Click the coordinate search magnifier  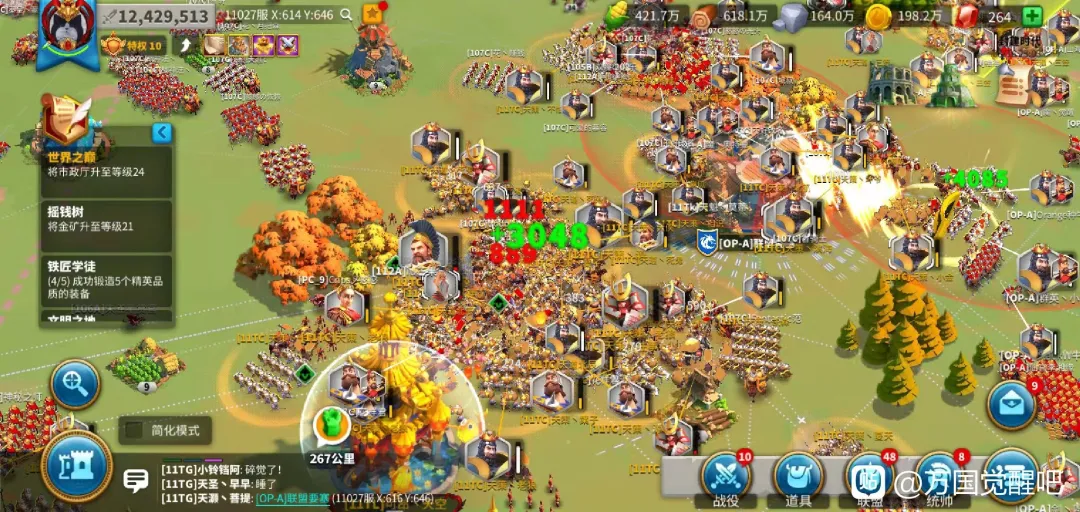pyautogui.click(x=346, y=15)
